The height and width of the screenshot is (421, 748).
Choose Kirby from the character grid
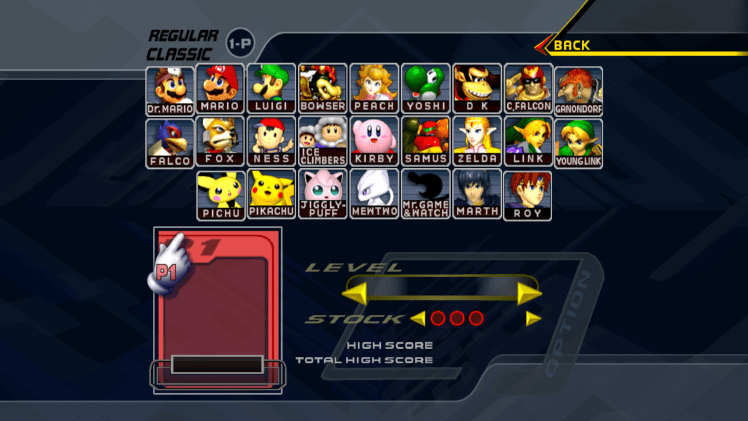point(374,142)
